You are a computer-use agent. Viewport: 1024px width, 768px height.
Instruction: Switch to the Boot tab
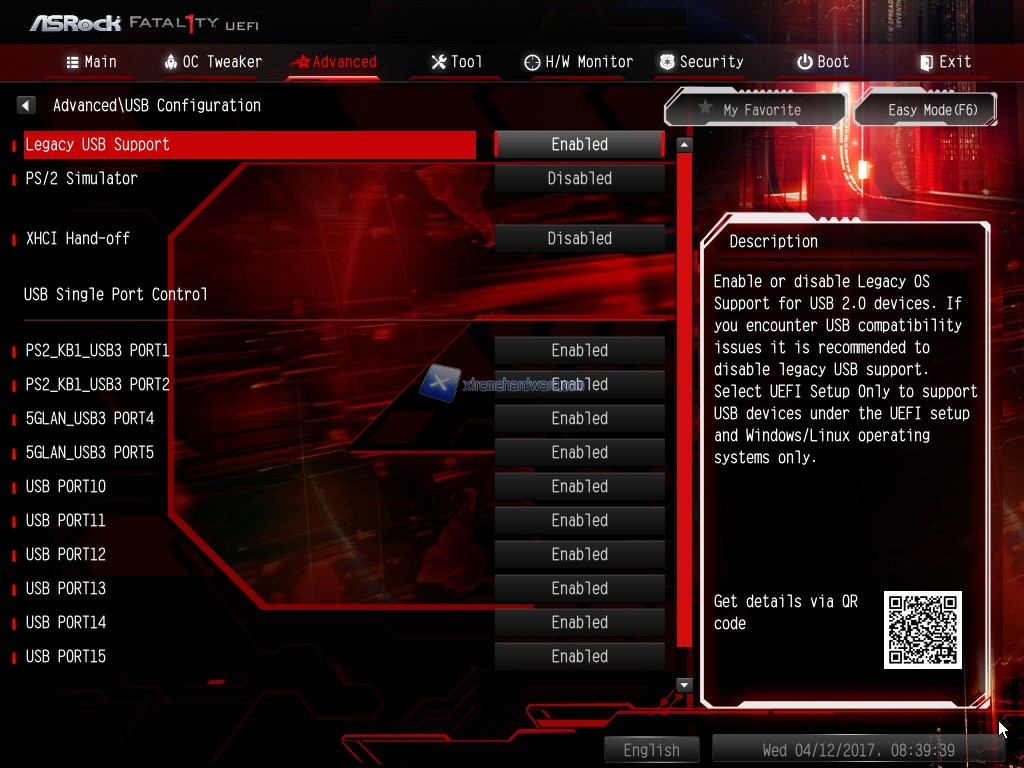pos(823,62)
